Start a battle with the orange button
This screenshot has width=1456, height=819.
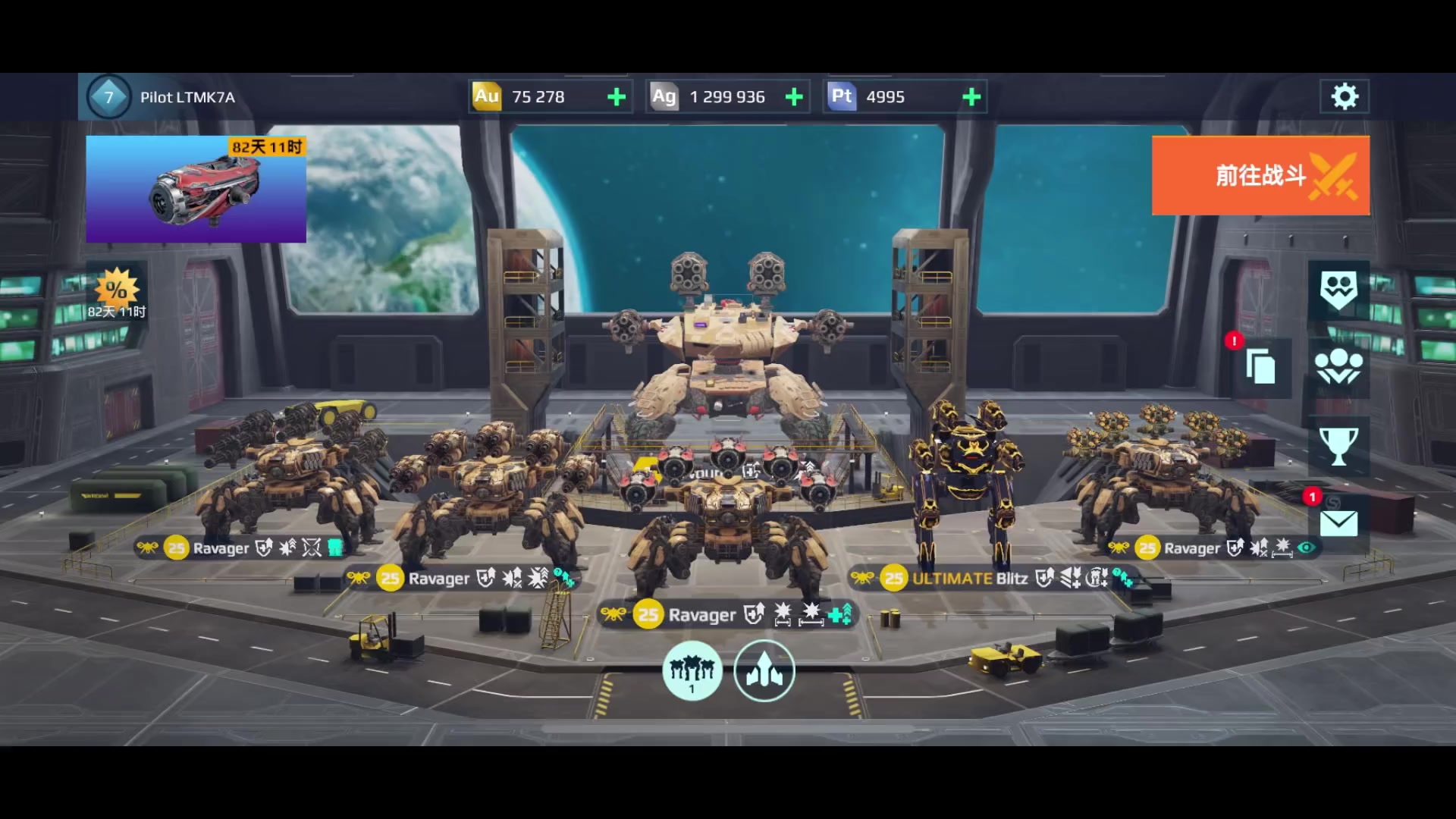tap(1260, 175)
